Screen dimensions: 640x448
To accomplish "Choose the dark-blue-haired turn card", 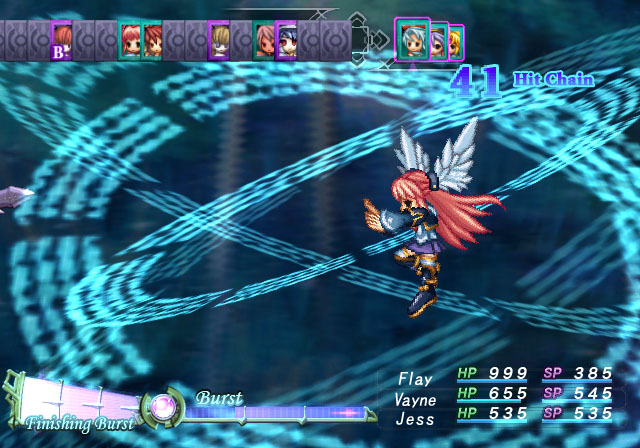I will tap(286, 40).
